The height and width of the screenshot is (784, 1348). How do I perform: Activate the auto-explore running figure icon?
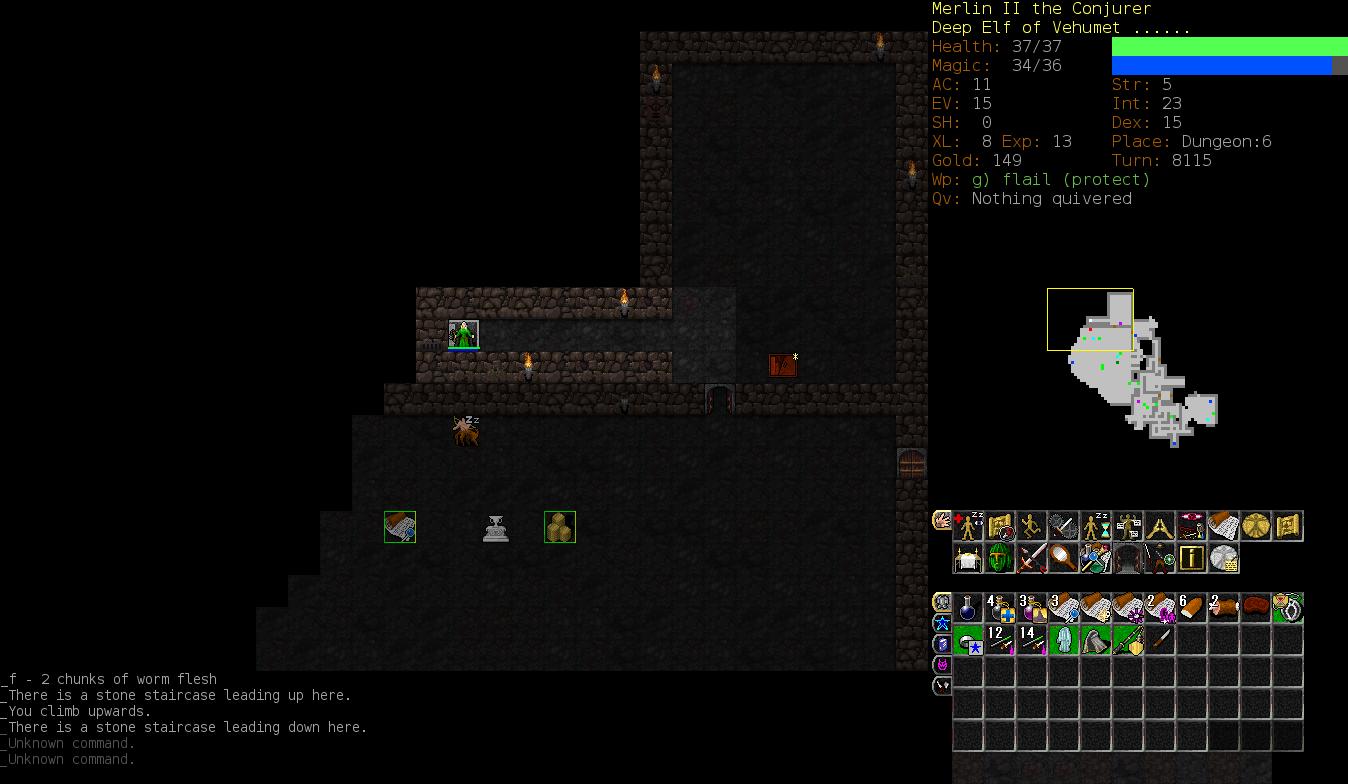(x=1032, y=526)
